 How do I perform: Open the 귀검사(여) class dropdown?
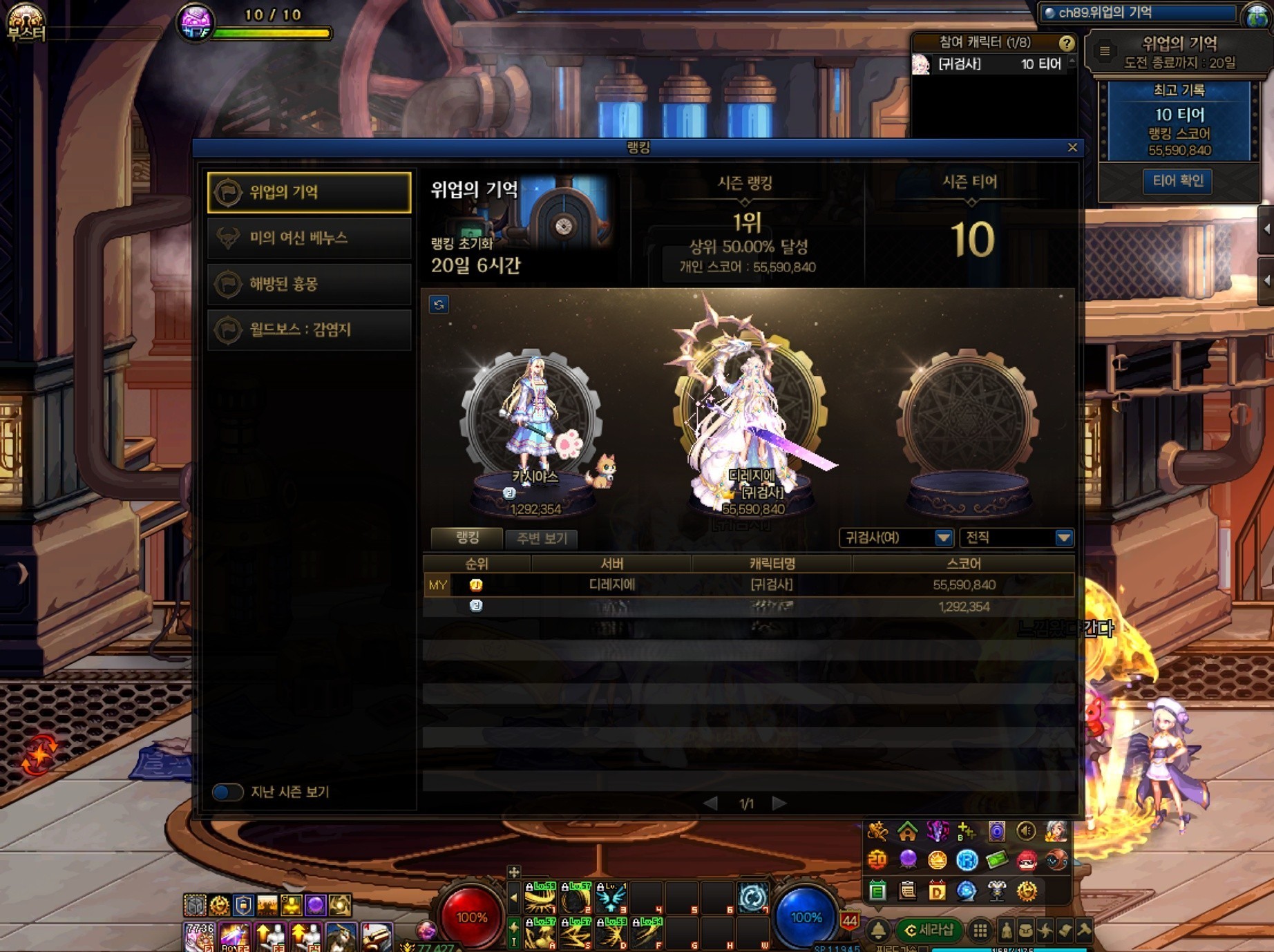click(896, 537)
